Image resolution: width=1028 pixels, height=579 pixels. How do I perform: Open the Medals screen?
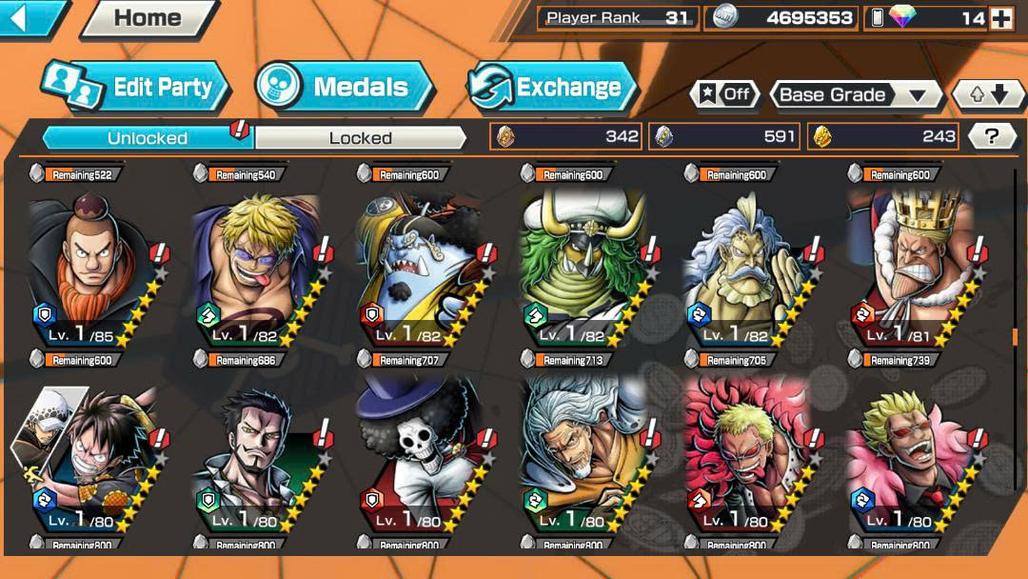(343, 87)
